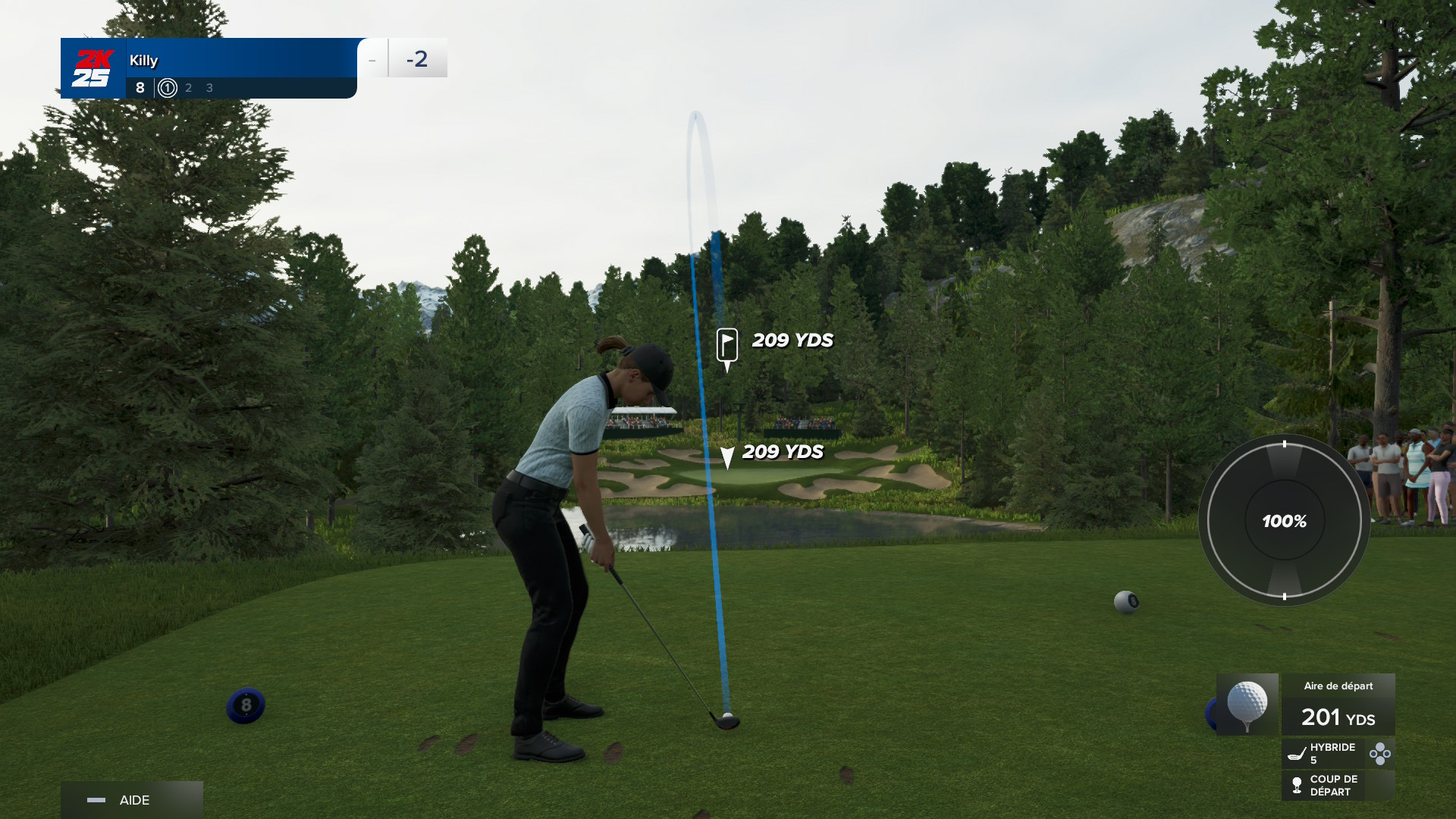This screenshot has height=819, width=1456.
Task: Open Killy's player scorecard panel
Action: click(209, 68)
